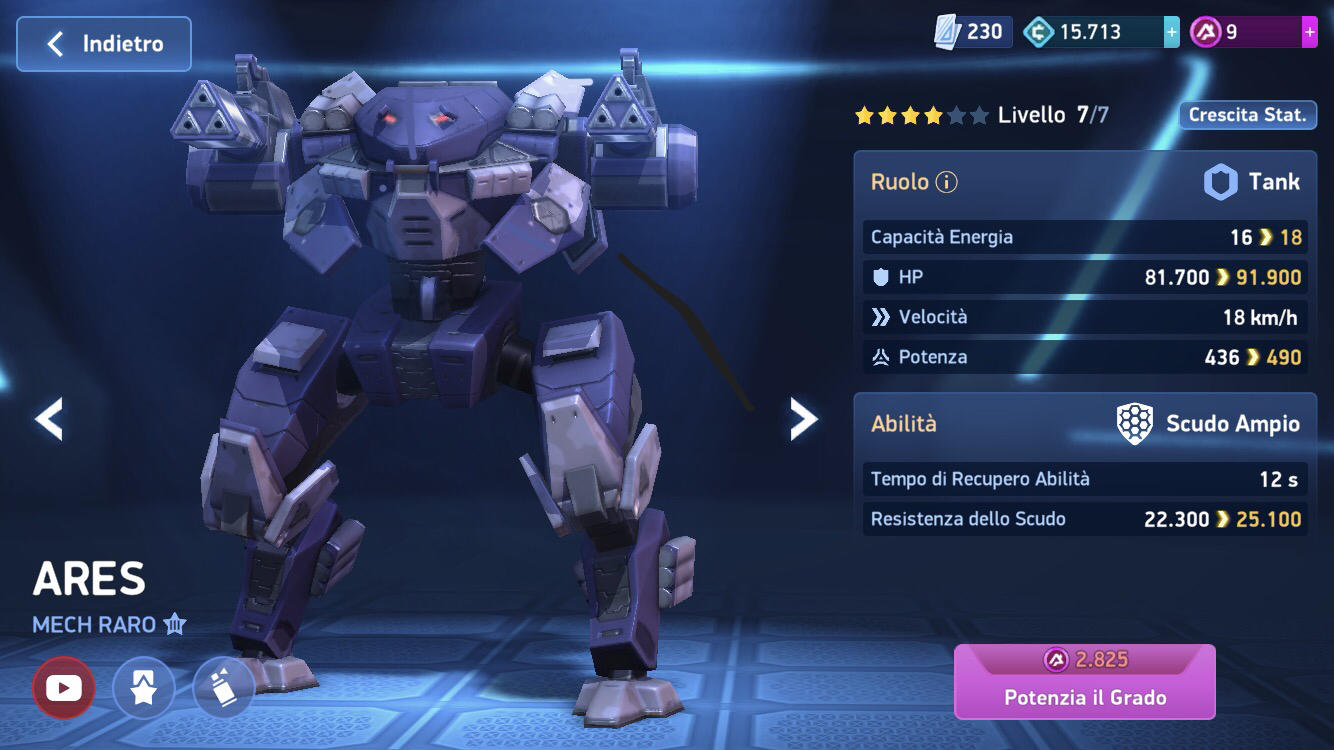The height and width of the screenshot is (750, 1334).
Task: Go back using the Indietro button
Action: click(x=103, y=43)
